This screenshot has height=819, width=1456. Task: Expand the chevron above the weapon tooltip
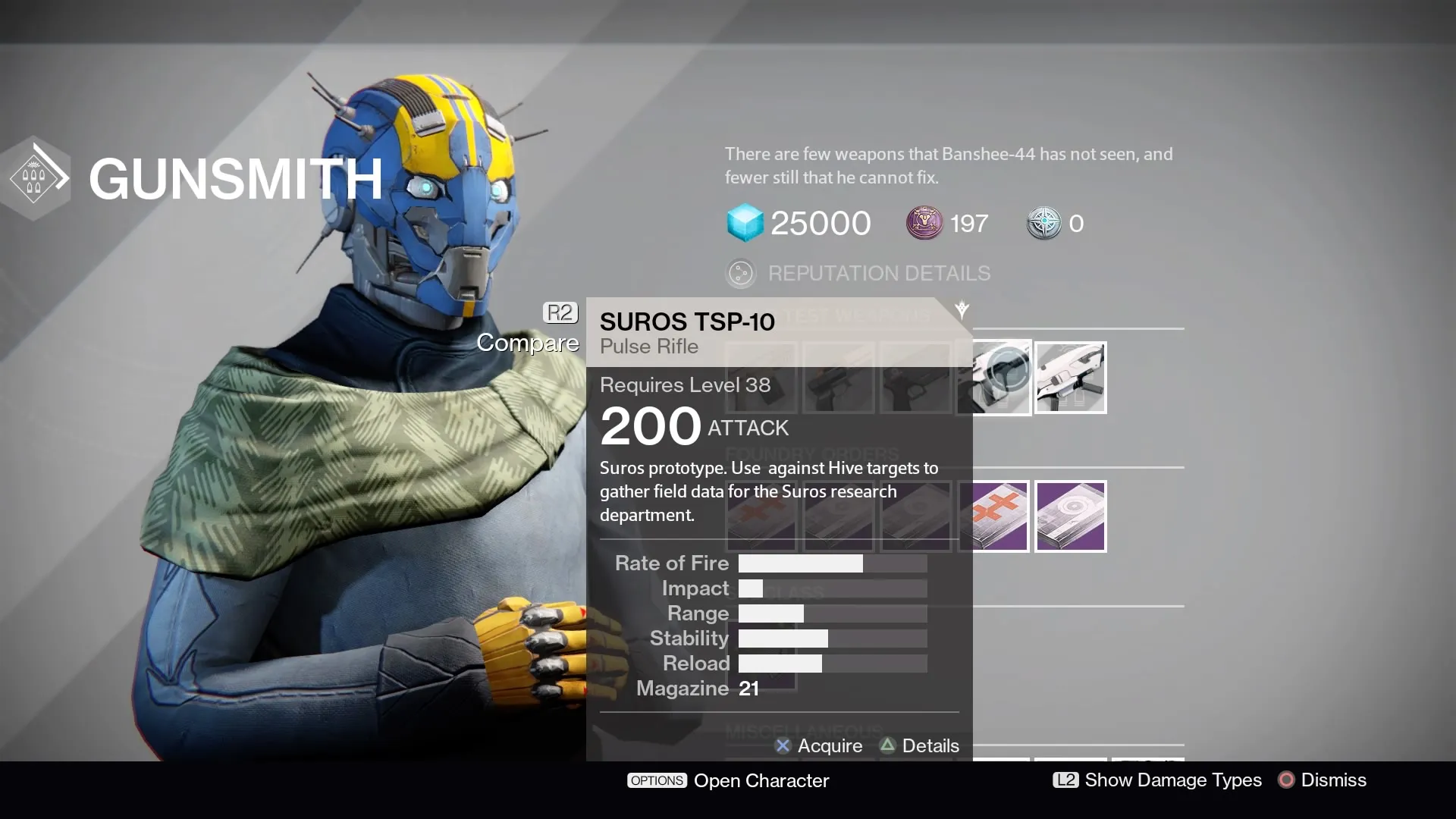[x=962, y=309]
